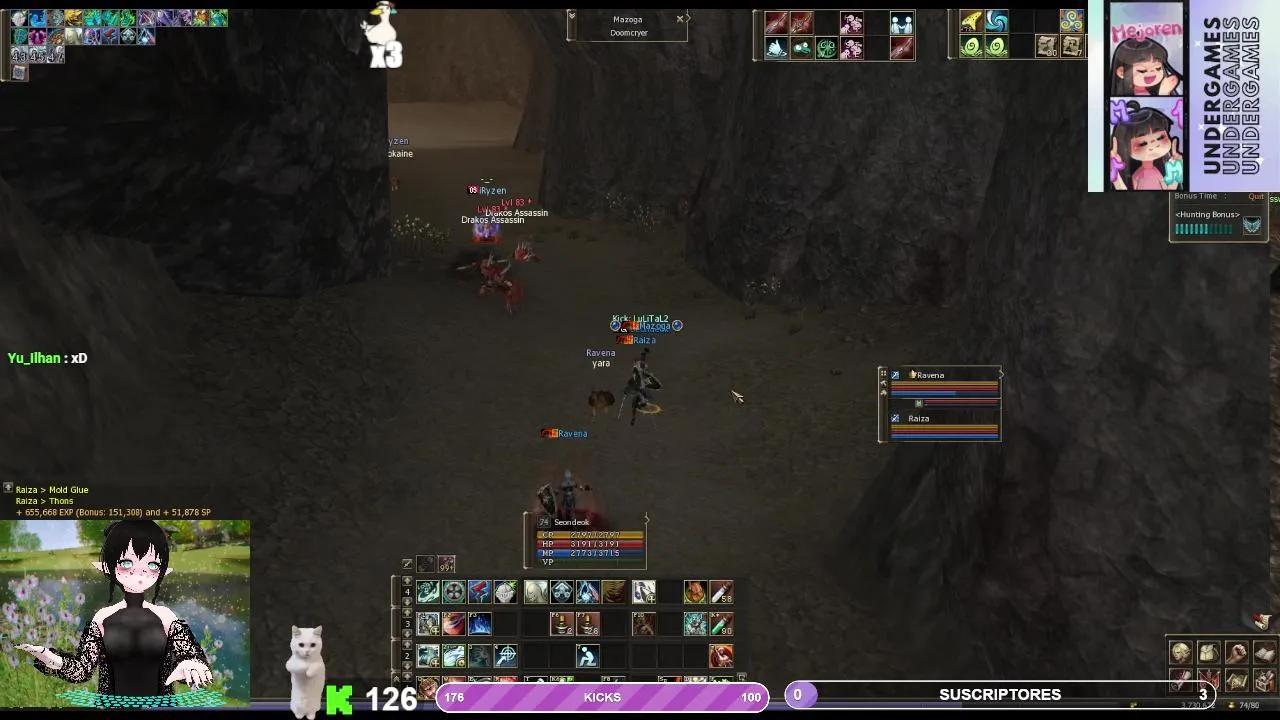This screenshot has height=720, width=1280.
Task: Click the handshake trade icon in top shortcut panel
Action: tap(901, 22)
